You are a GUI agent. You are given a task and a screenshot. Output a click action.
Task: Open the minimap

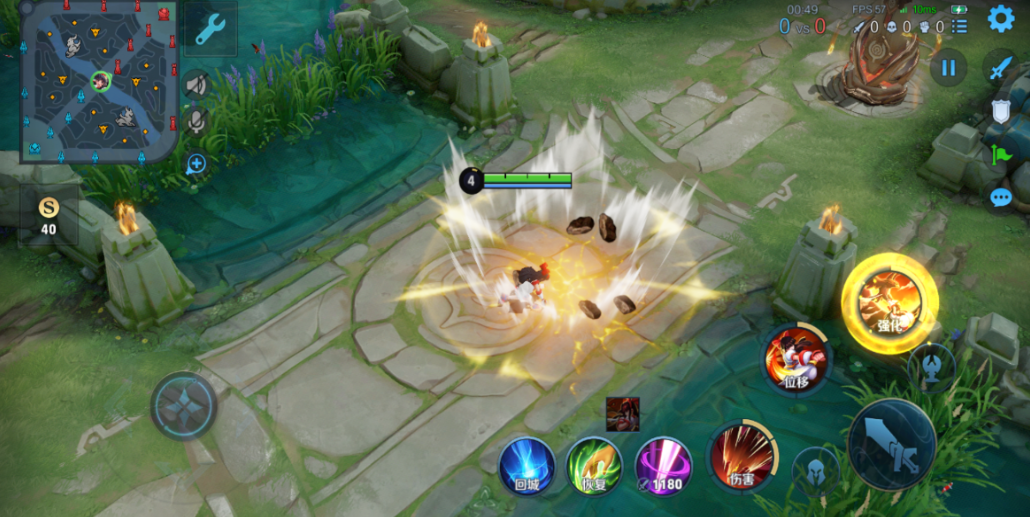(x=99, y=81)
